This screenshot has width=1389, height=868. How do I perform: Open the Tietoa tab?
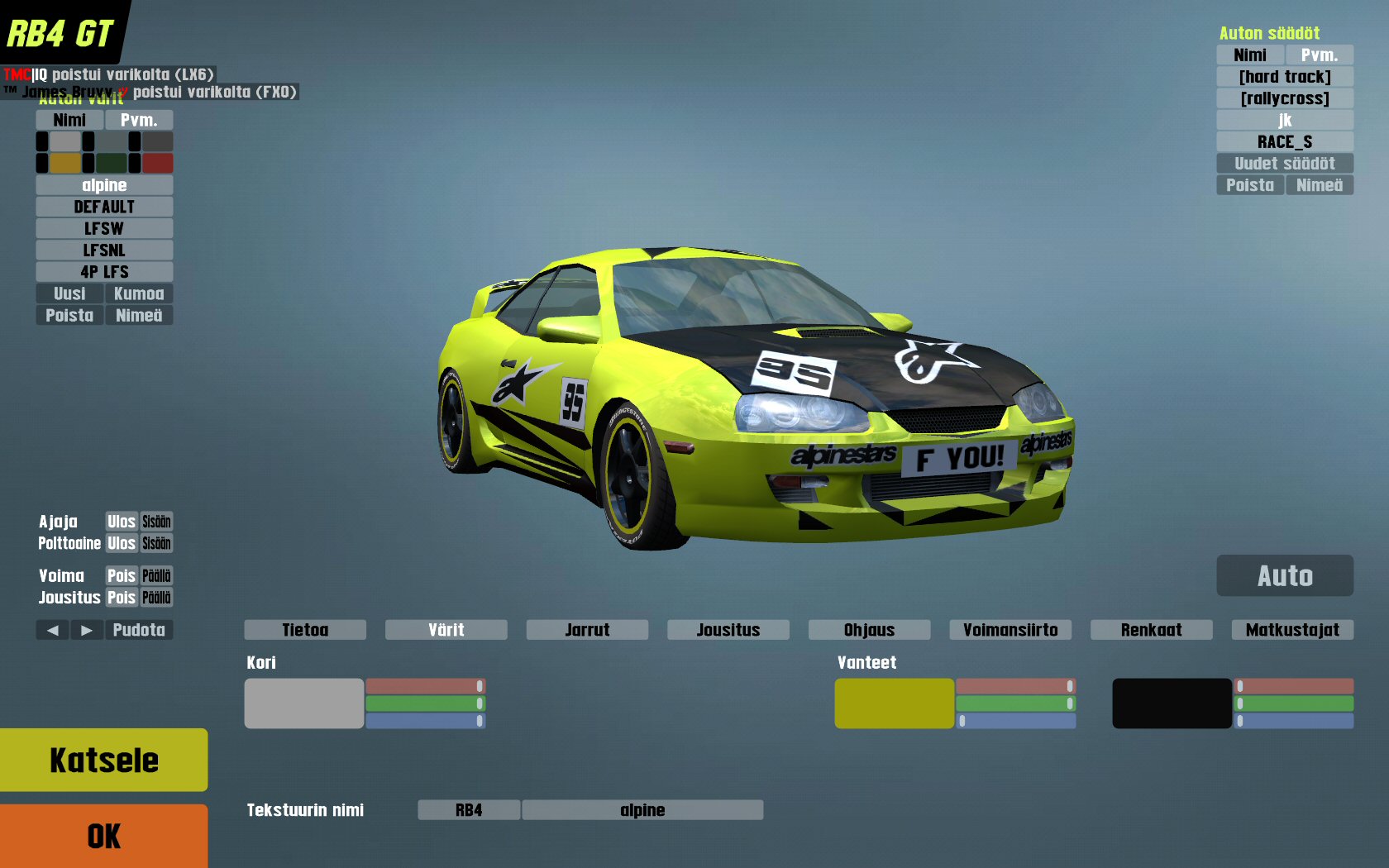coord(305,630)
